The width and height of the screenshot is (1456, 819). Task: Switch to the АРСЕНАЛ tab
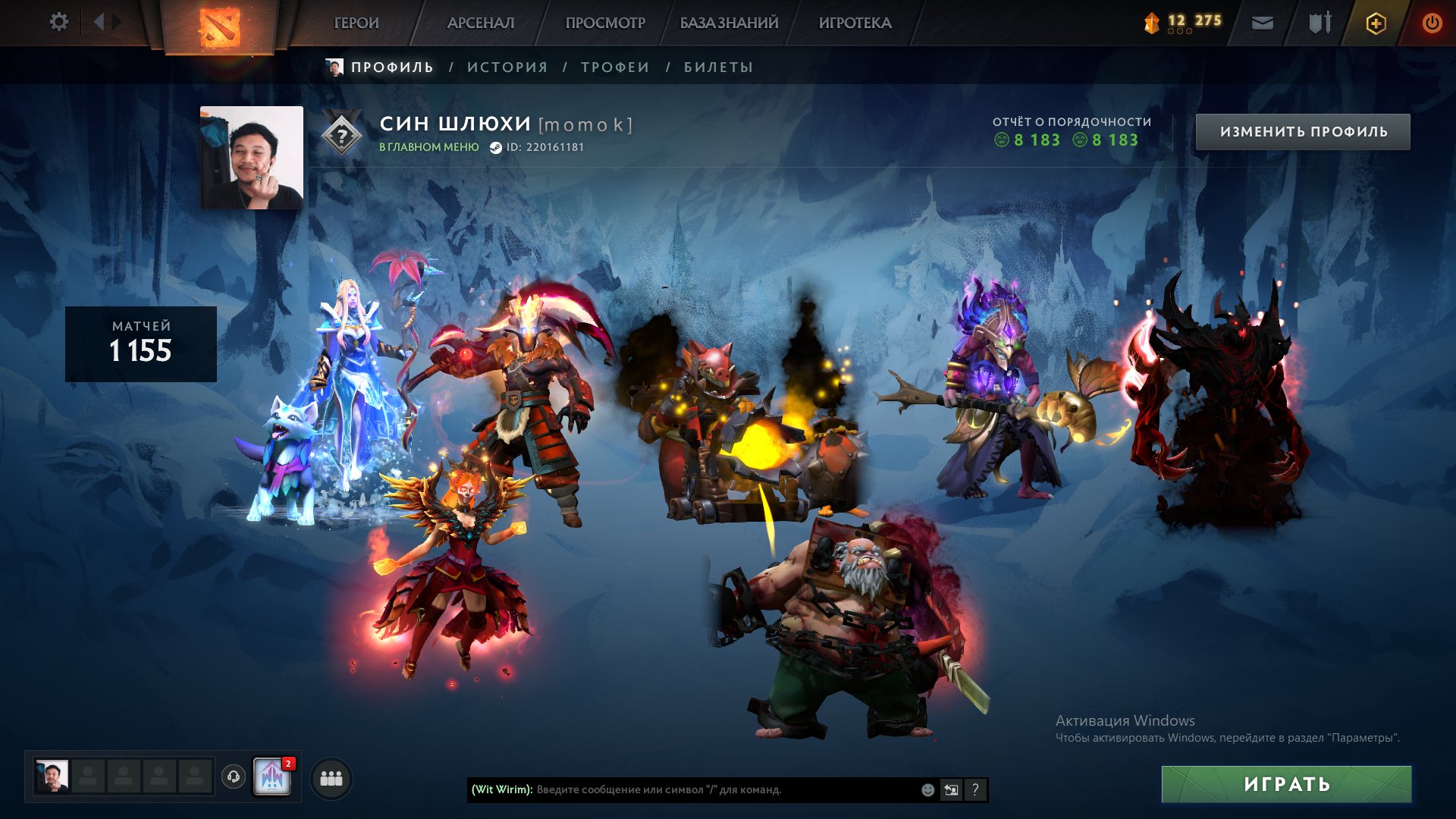coord(481,24)
